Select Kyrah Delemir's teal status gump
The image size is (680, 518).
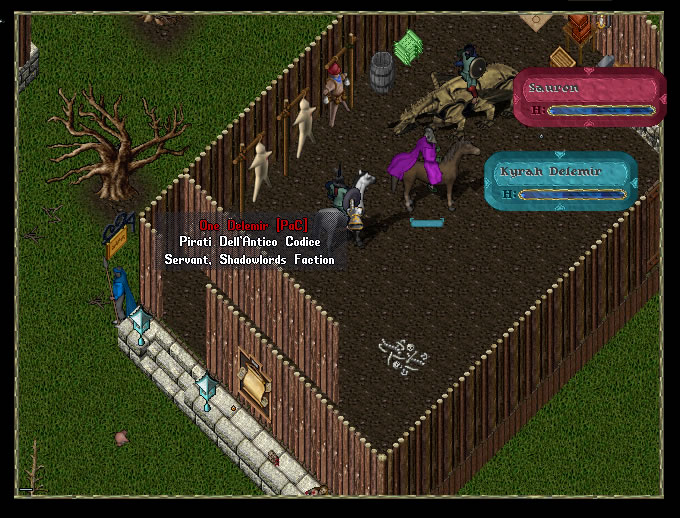(x=560, y=181)
